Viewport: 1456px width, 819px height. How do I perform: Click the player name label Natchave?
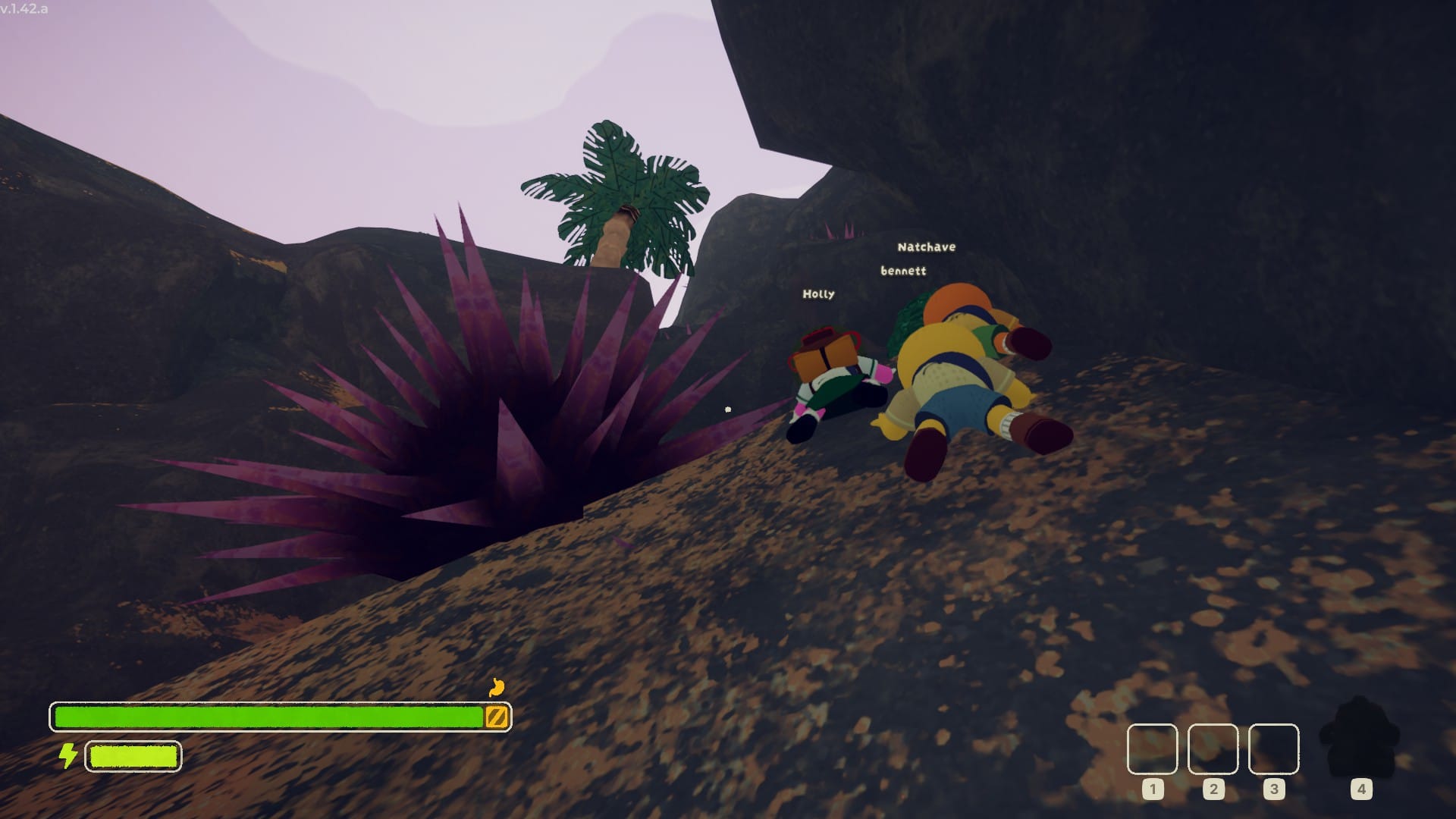coord(926,247)
